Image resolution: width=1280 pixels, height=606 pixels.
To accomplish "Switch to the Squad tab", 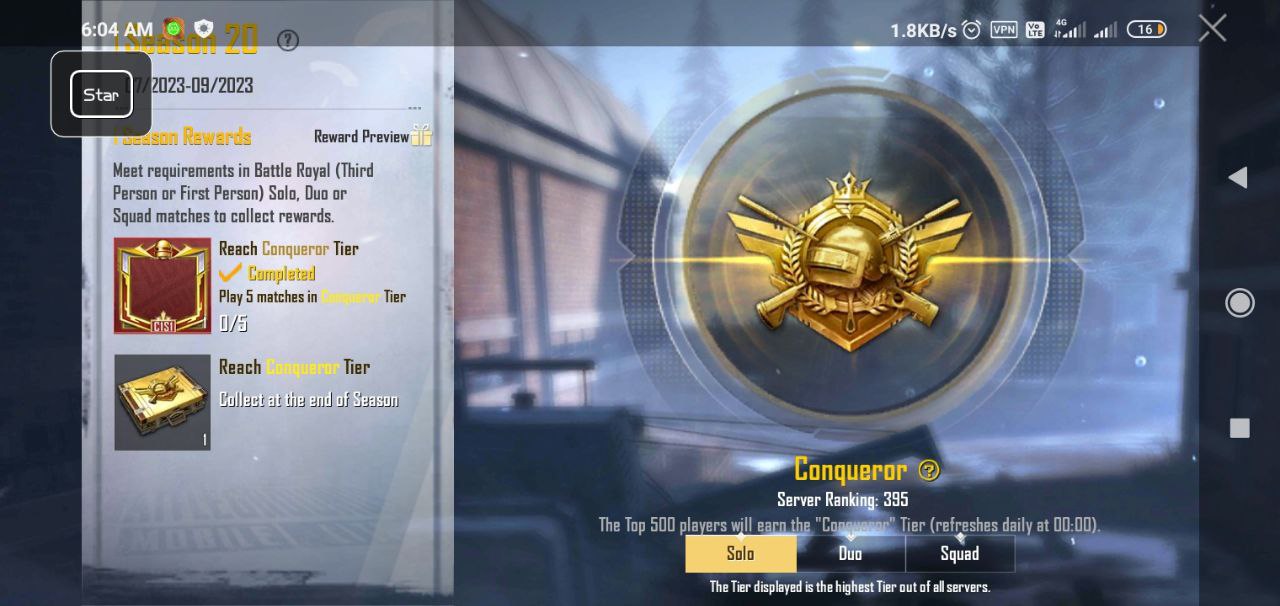I will coord(959,554).
